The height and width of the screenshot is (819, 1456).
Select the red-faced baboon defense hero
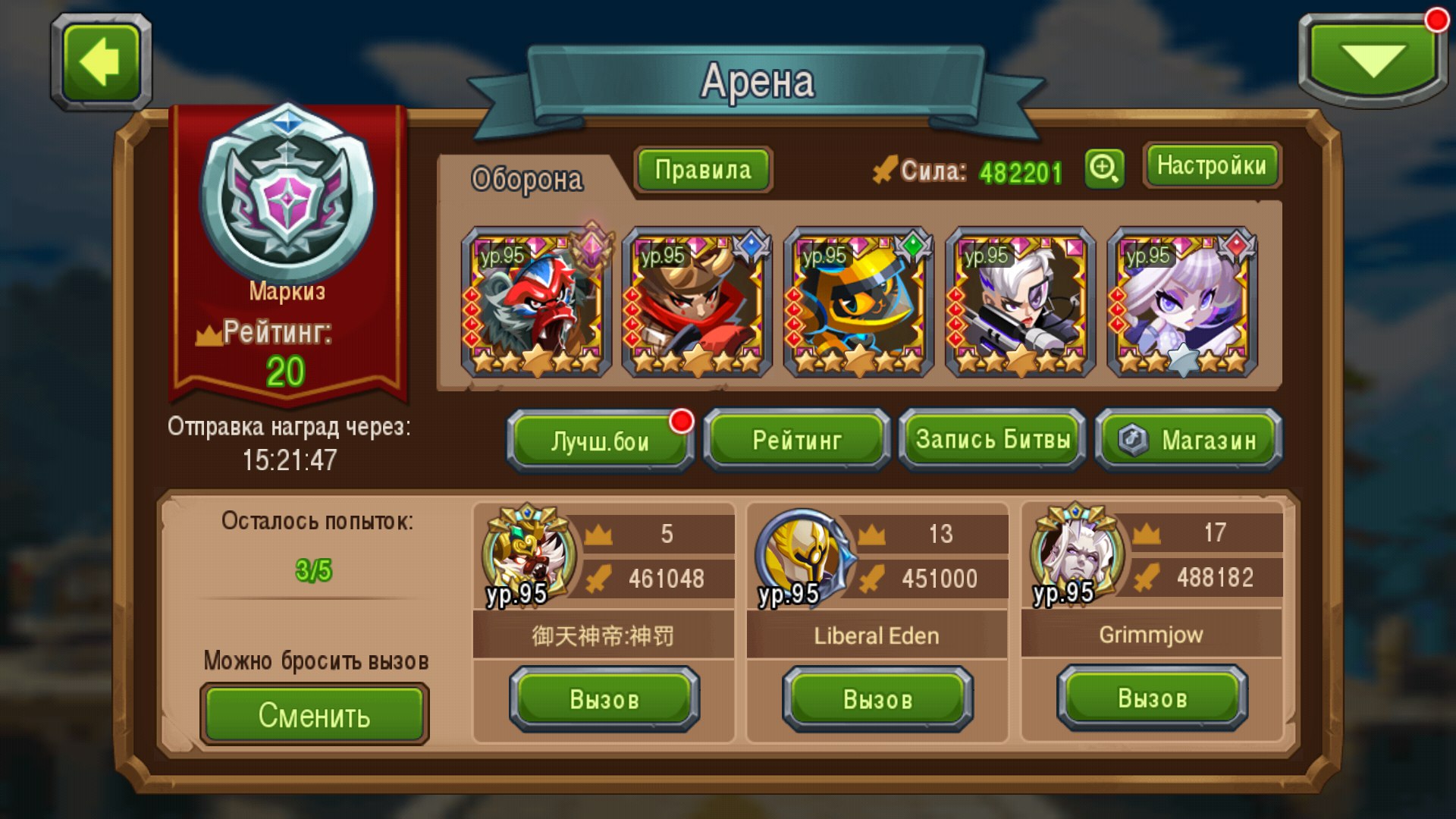(x=536, y=303)
